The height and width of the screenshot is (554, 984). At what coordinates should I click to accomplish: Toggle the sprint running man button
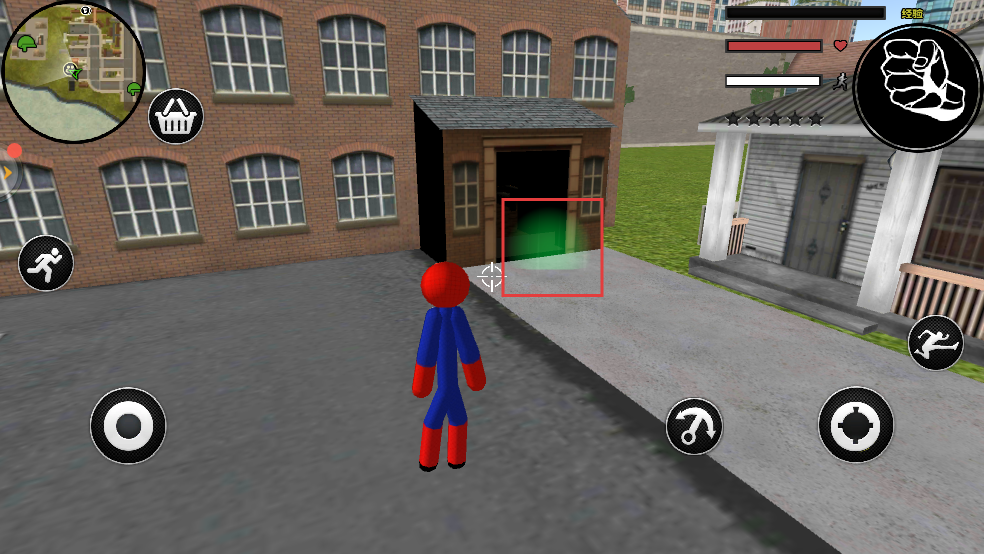(45, 264)
